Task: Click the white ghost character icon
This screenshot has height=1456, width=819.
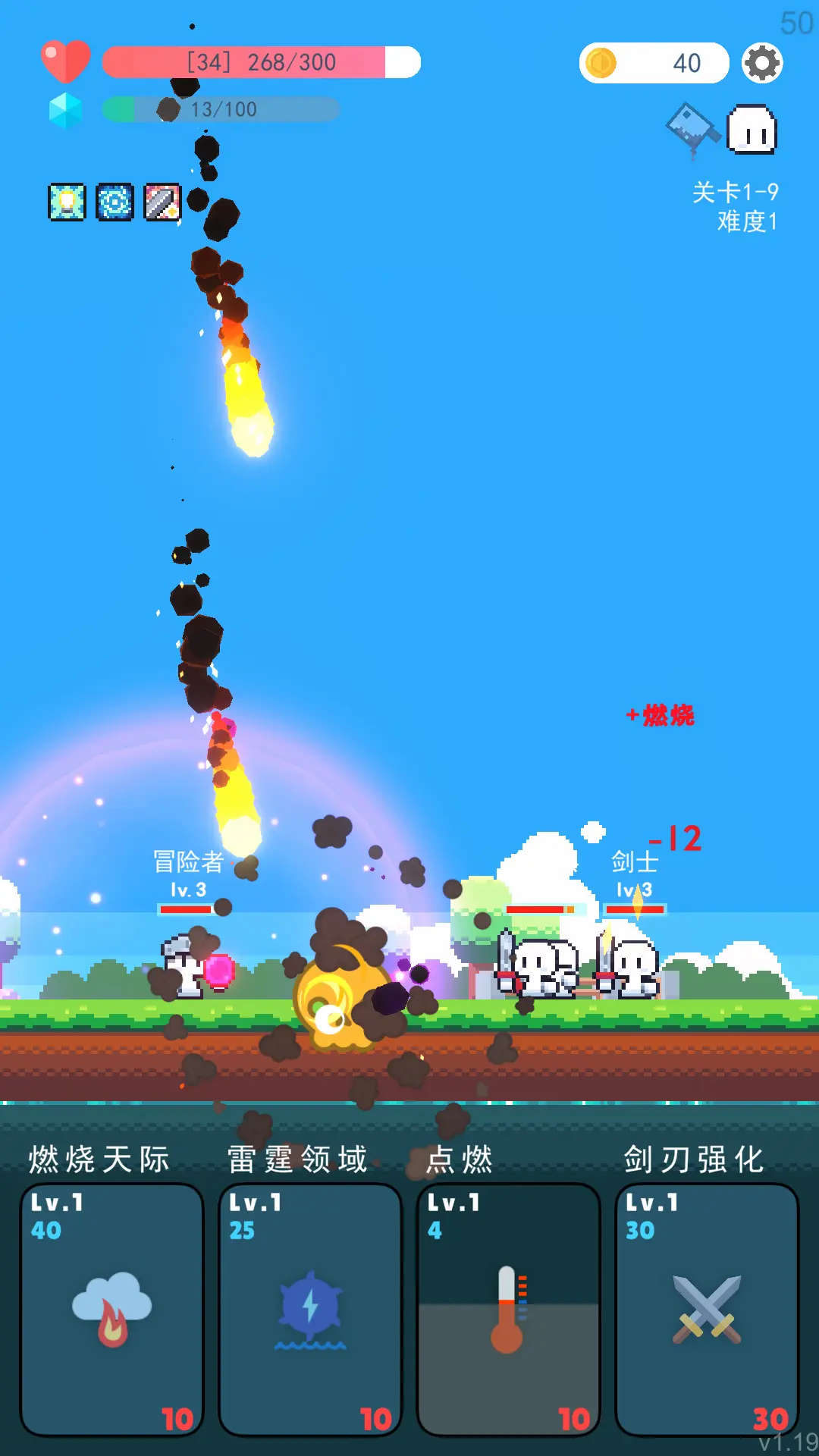Action: coord(752,130)
